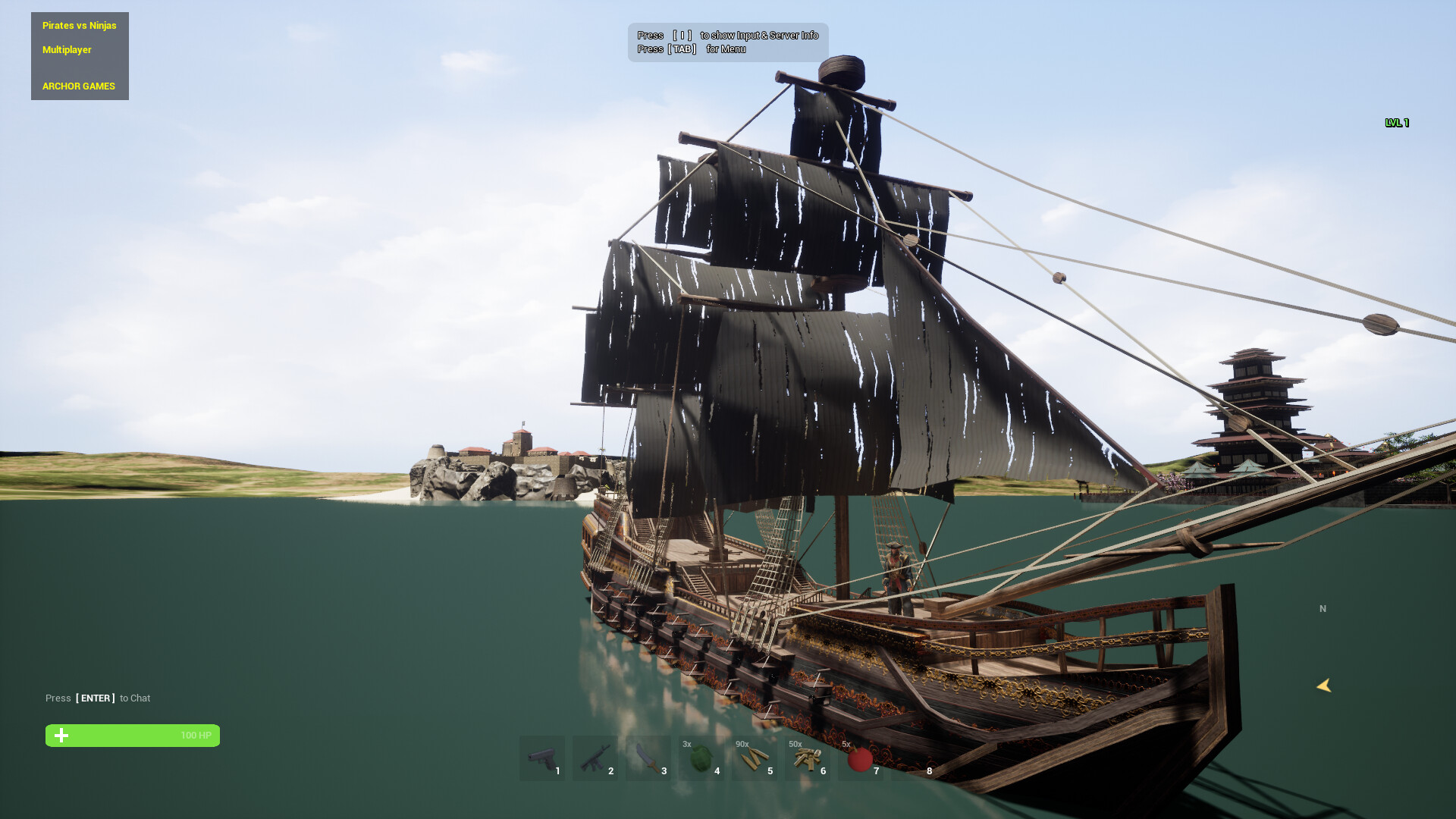Image resolution: width=1456 pixels, height=819 pixels.
Task: Select the Multiplayer label in the top-left panel
Action: click(67, 49)
